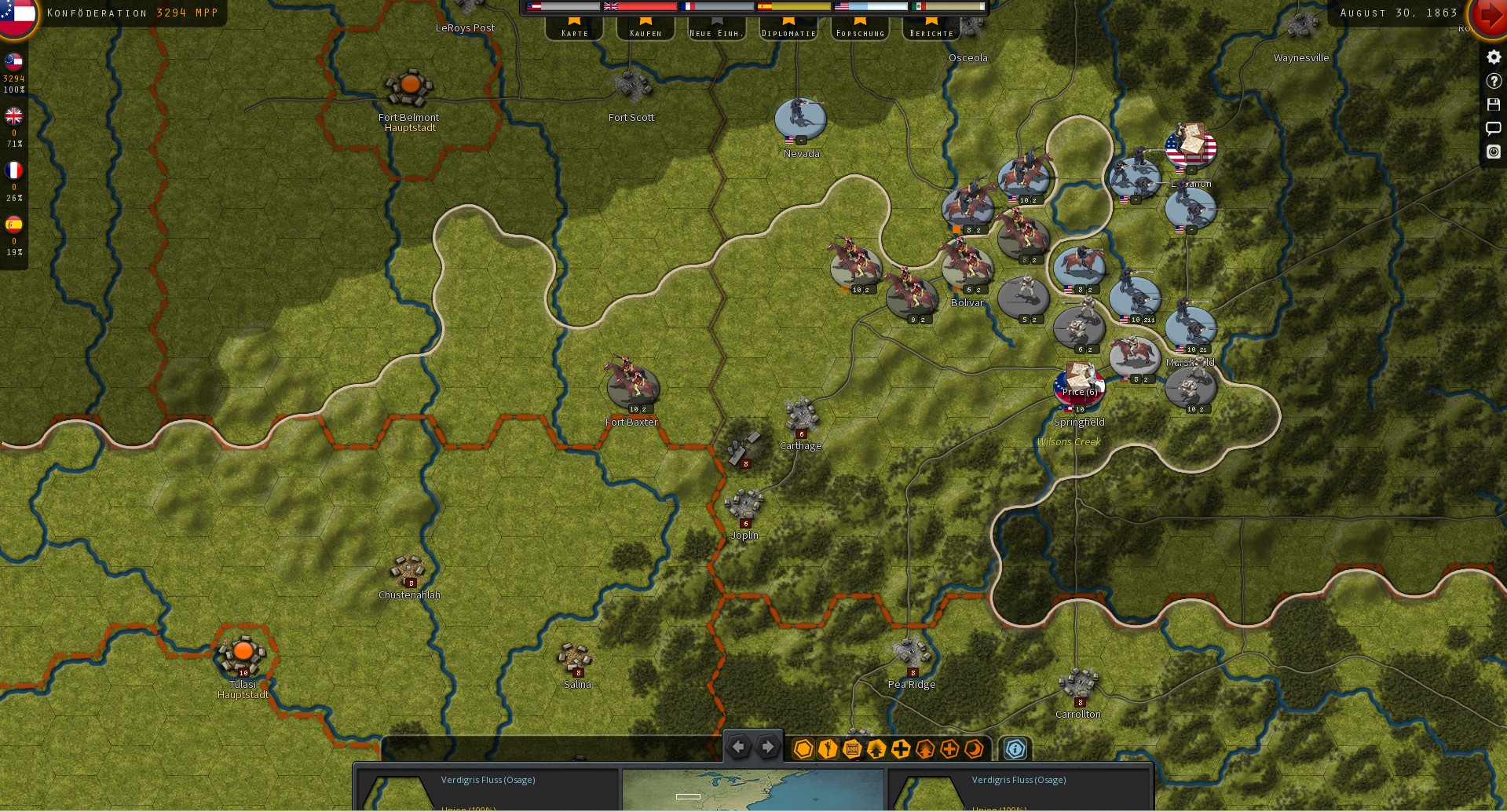Screen dimensions: 1507x812
Task: Click the help question mark icon
Action: click(1493, 80)
